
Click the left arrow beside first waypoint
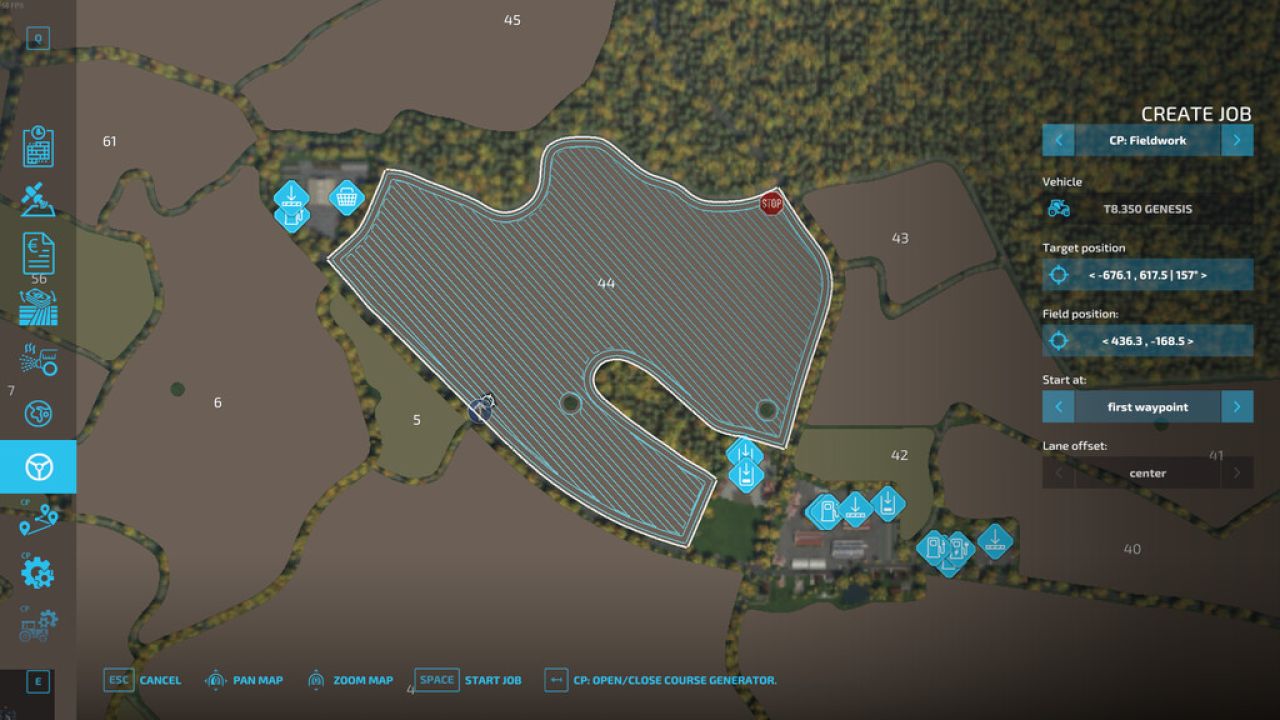point(1059,406)
